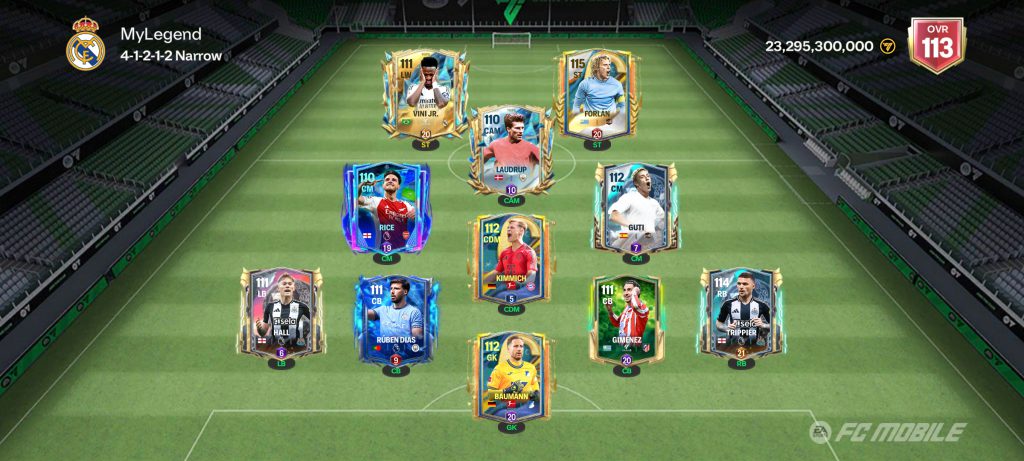Open the coin balance currency icon
The height and width of the screenshot is (461, 1024).
[x=886, y=46]
